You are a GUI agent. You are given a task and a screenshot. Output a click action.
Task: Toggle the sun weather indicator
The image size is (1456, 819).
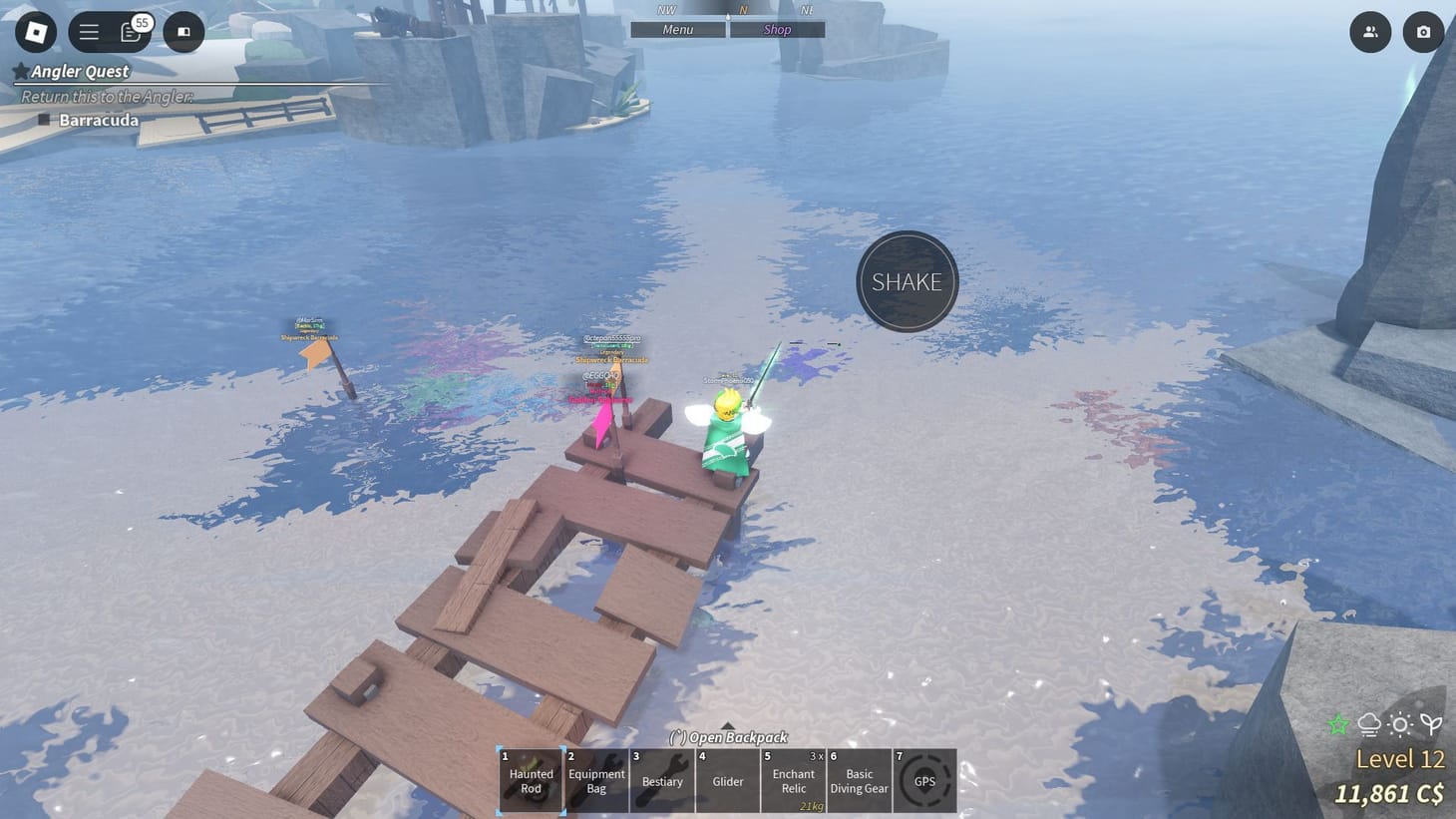pyautogui.click(x=1400, y=725)
